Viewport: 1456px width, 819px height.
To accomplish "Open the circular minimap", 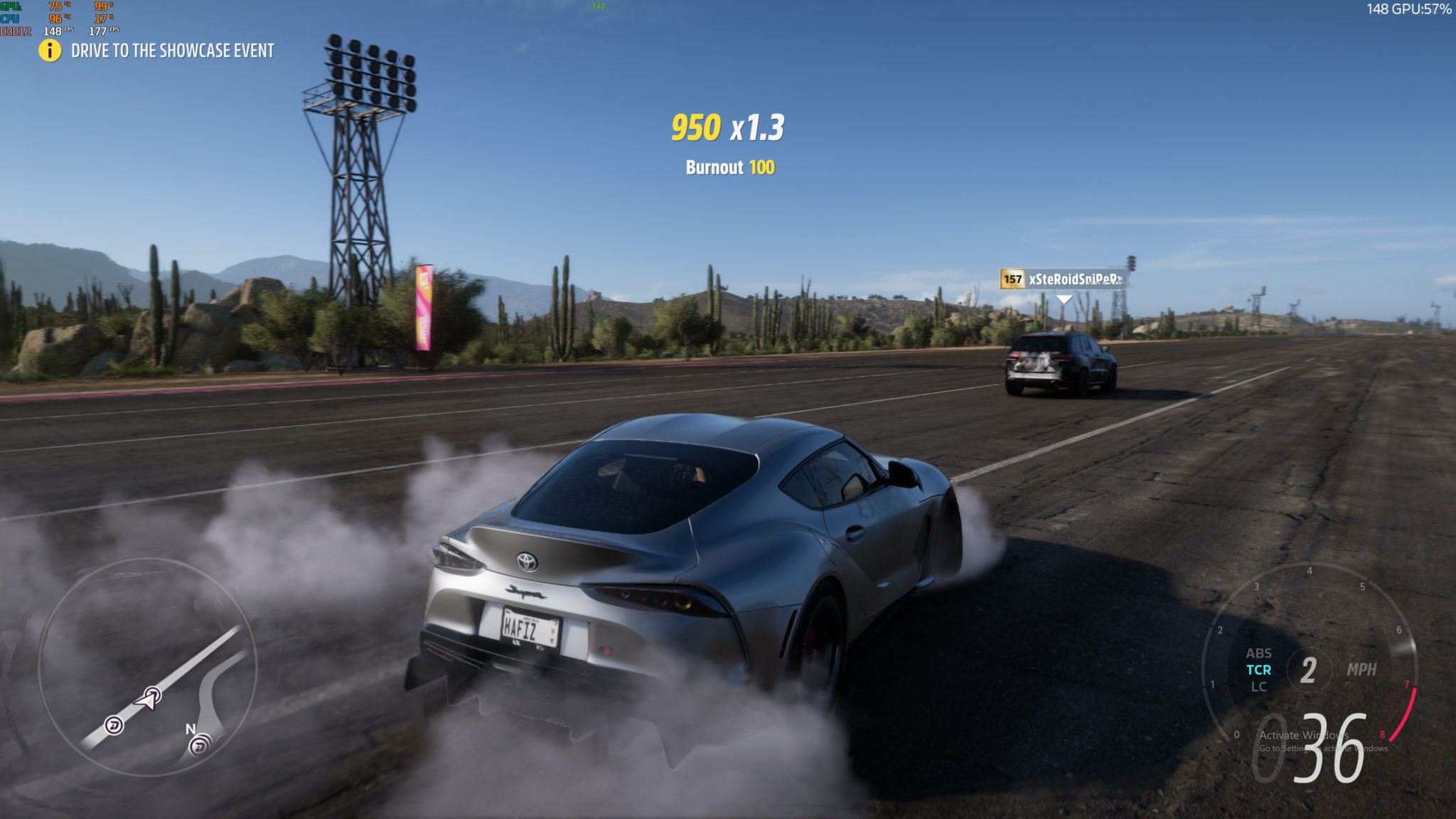I will click(x=147, y=666).
